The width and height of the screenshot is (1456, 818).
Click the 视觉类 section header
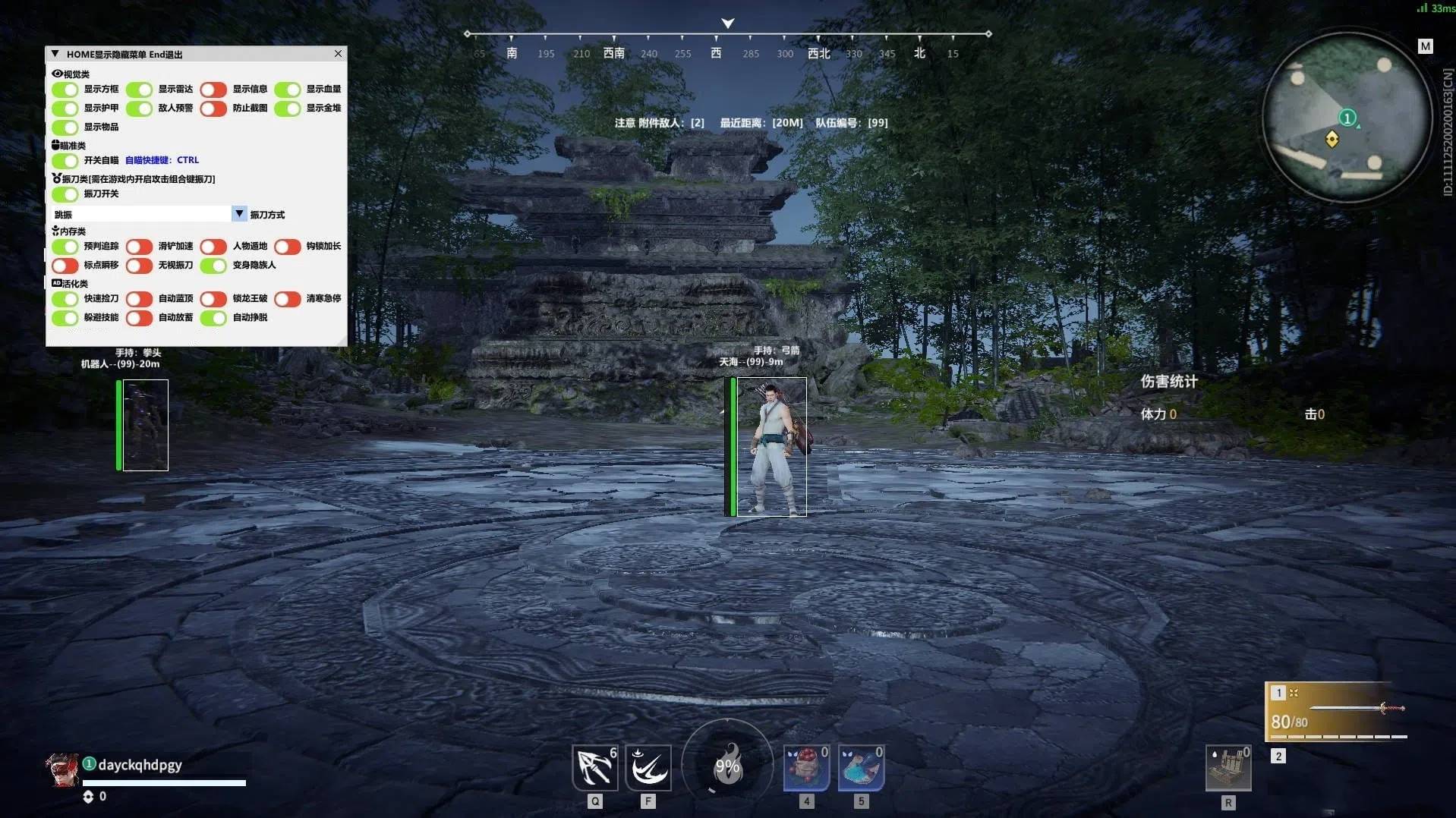tap(71, 73)
